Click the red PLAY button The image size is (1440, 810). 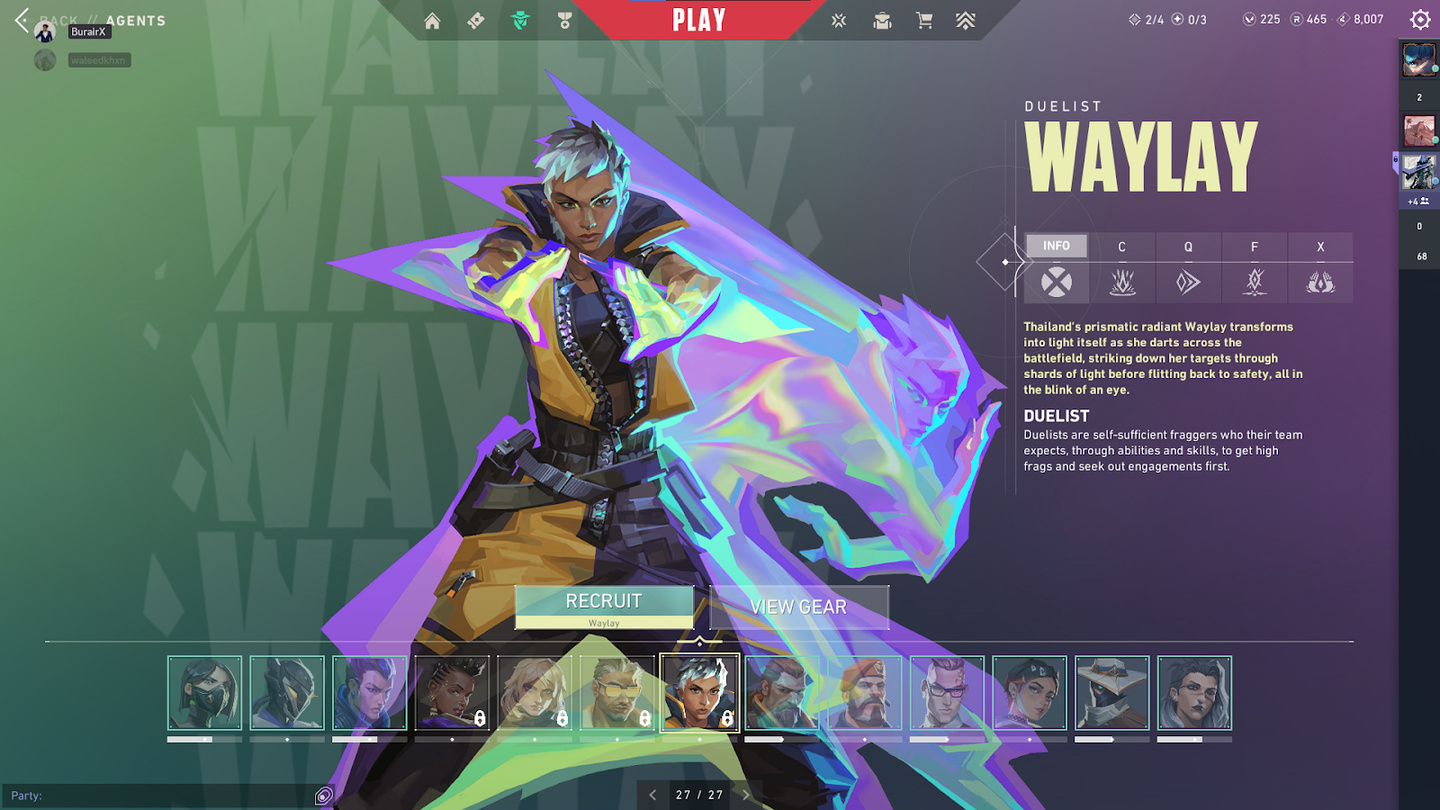699,20
